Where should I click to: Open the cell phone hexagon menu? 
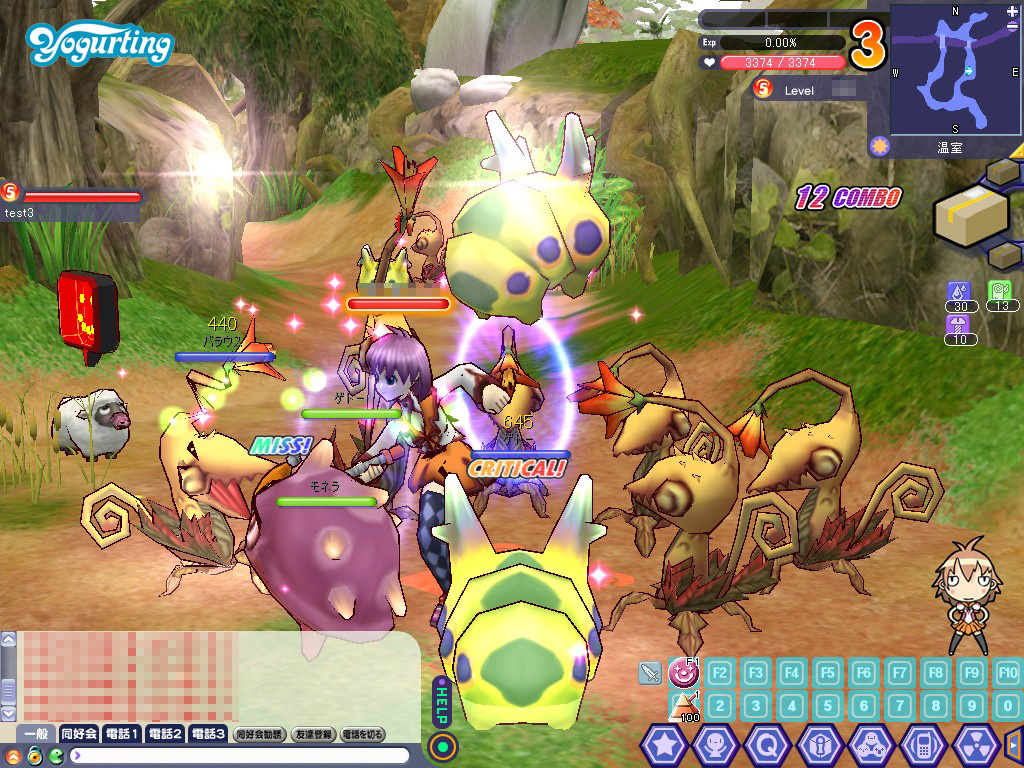923,745
